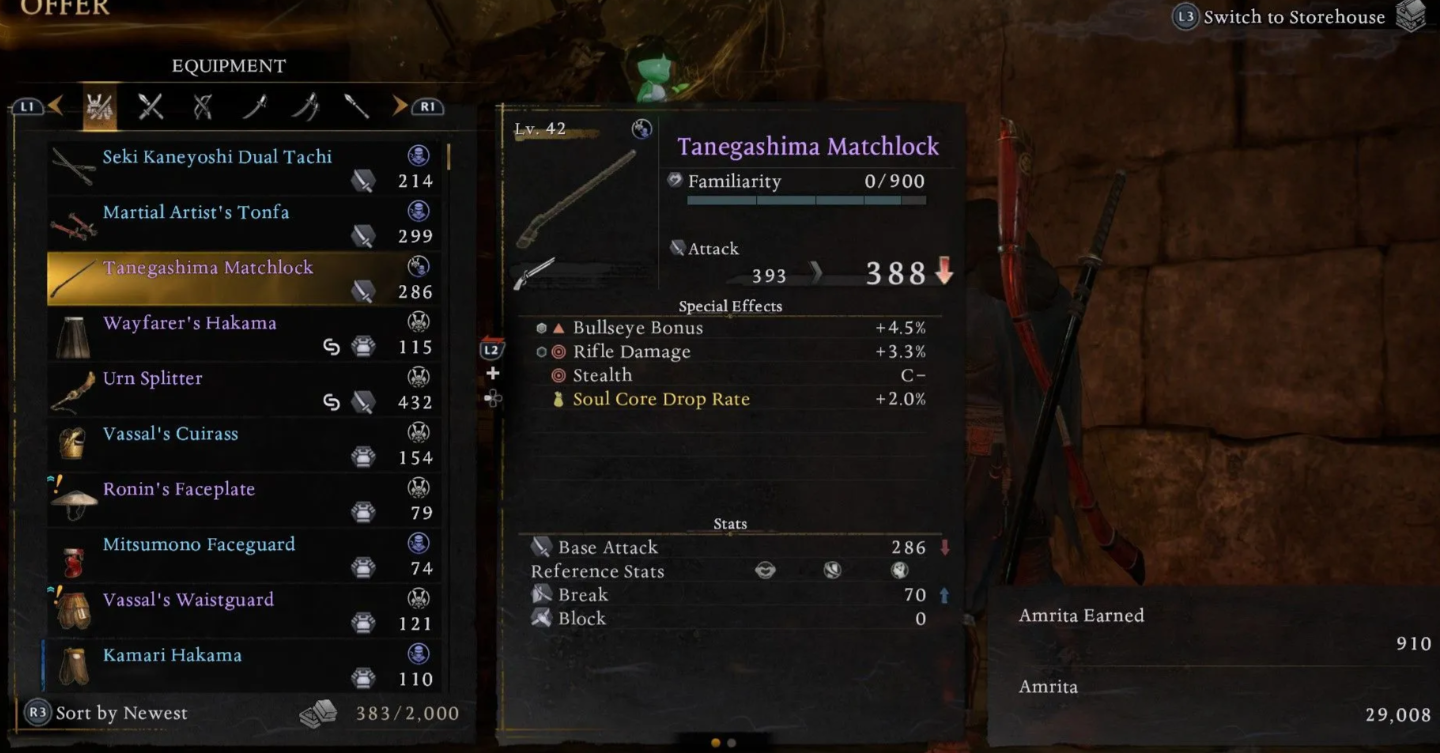The image size is (1440, 753).
Task: Switch to the all-equipment armor-and-sword tab
Action: pyautogui.click(x=99, y=106)
